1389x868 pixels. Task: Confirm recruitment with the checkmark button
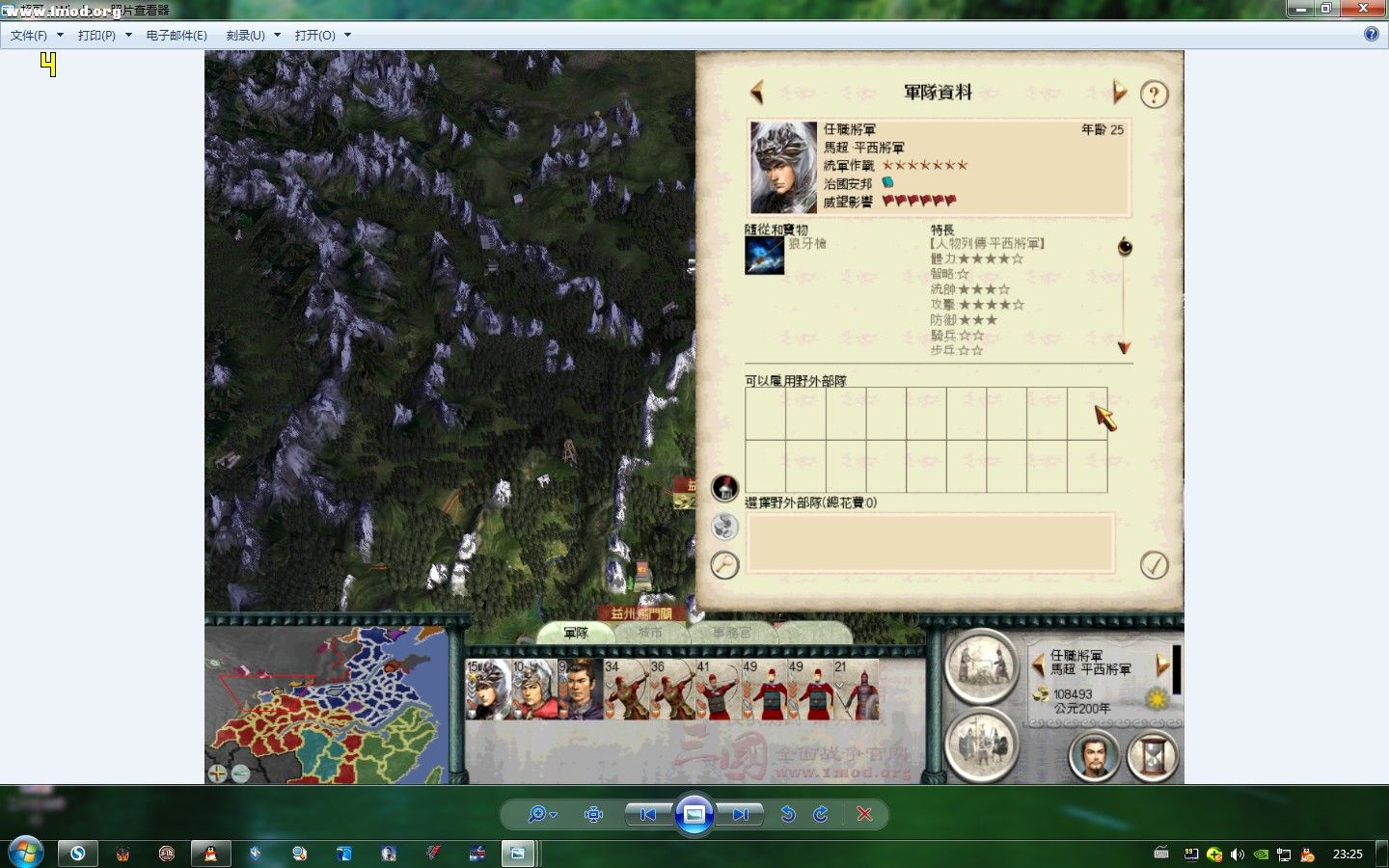(x=1157, y=566)
